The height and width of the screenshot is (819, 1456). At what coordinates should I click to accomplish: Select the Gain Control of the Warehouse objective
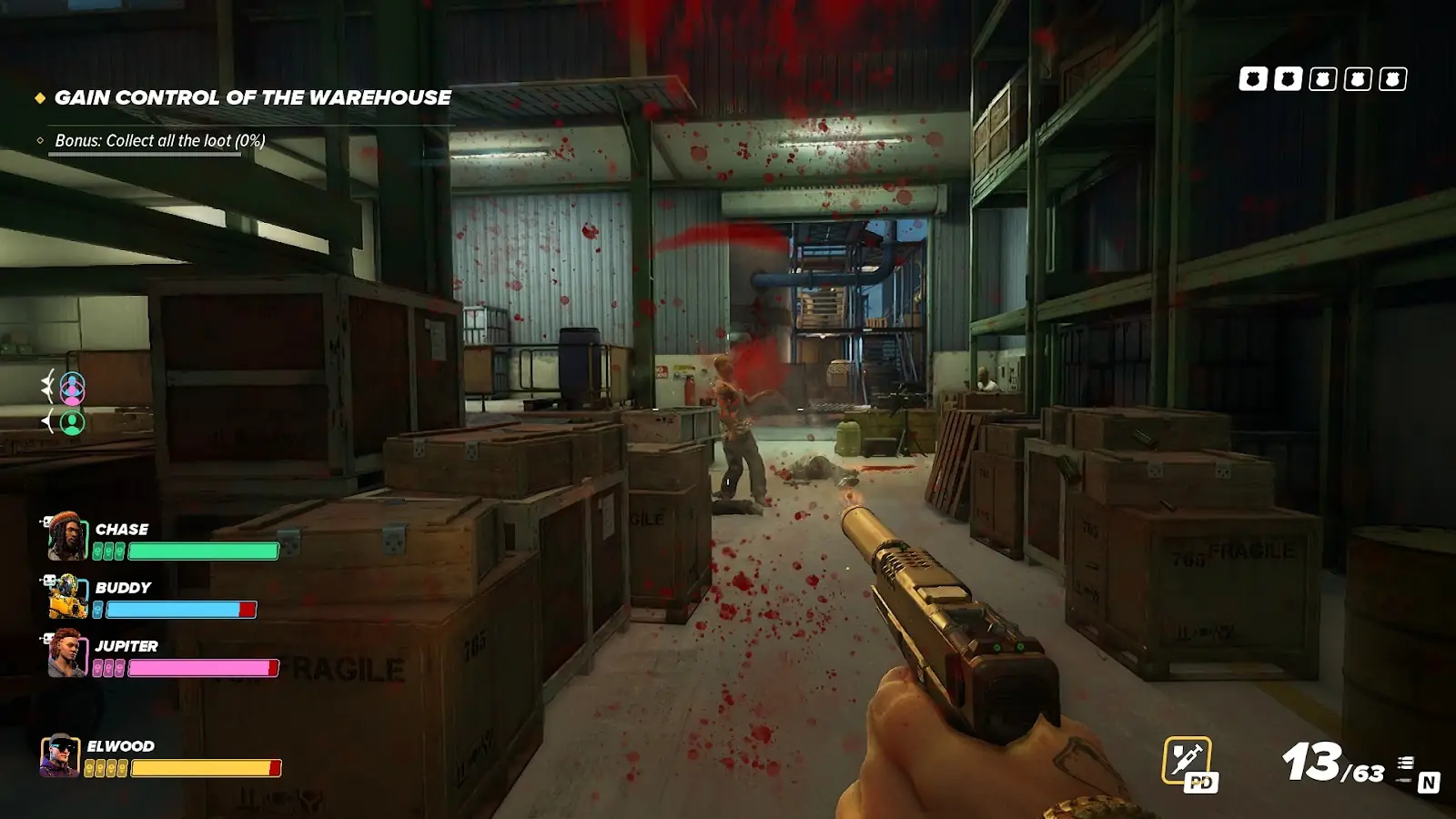pyautogui.click(x=252, y=97)
